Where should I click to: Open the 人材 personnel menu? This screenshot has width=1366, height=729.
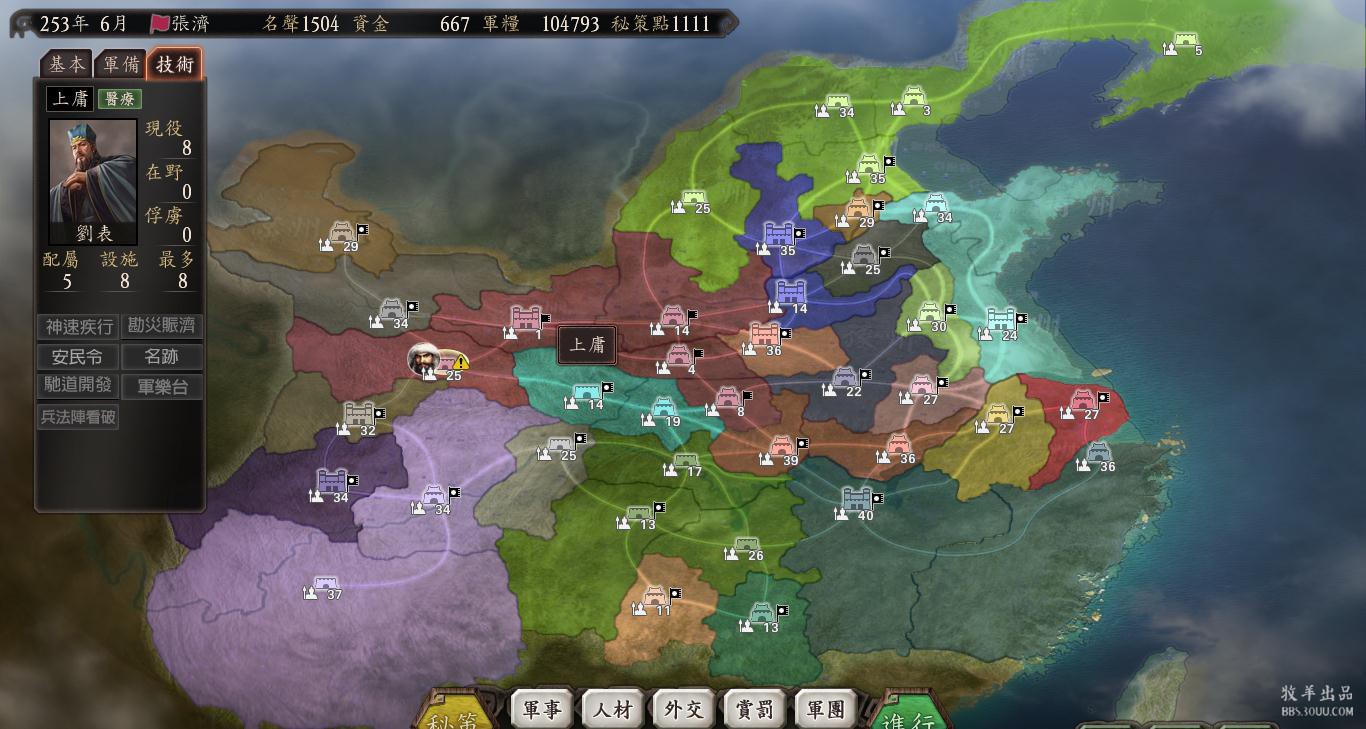(613, 709)
